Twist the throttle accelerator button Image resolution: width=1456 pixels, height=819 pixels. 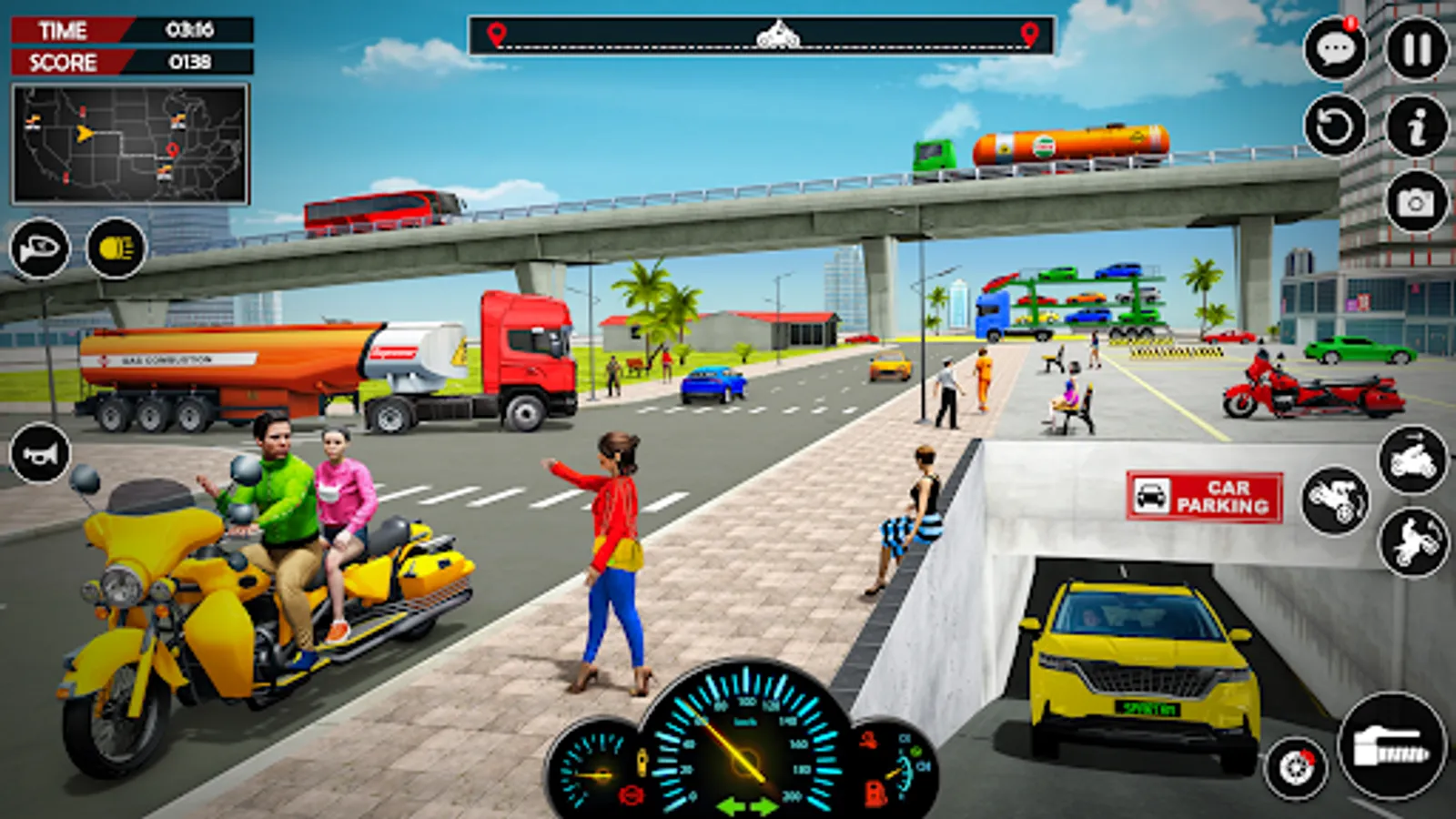click(1391, 746)
